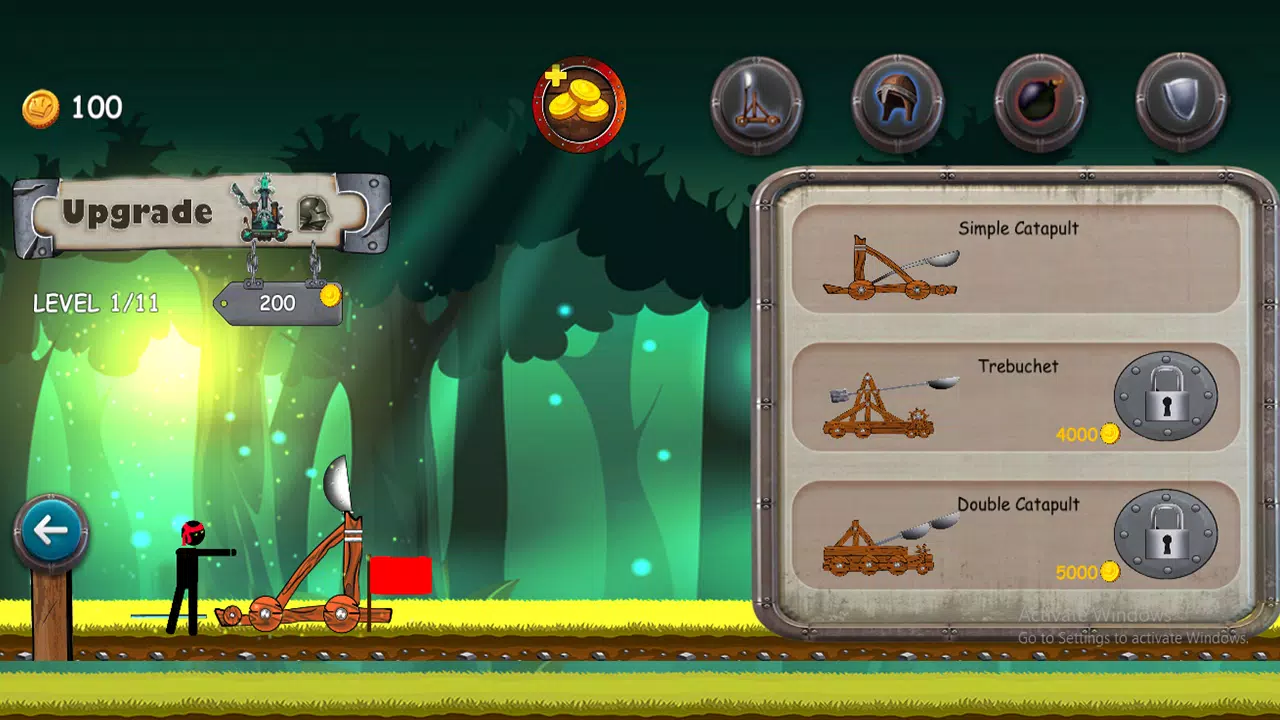Switch to the Trebuchet panel row
This screenshot has width=1280, height=720.
(x=1017, y=397)
